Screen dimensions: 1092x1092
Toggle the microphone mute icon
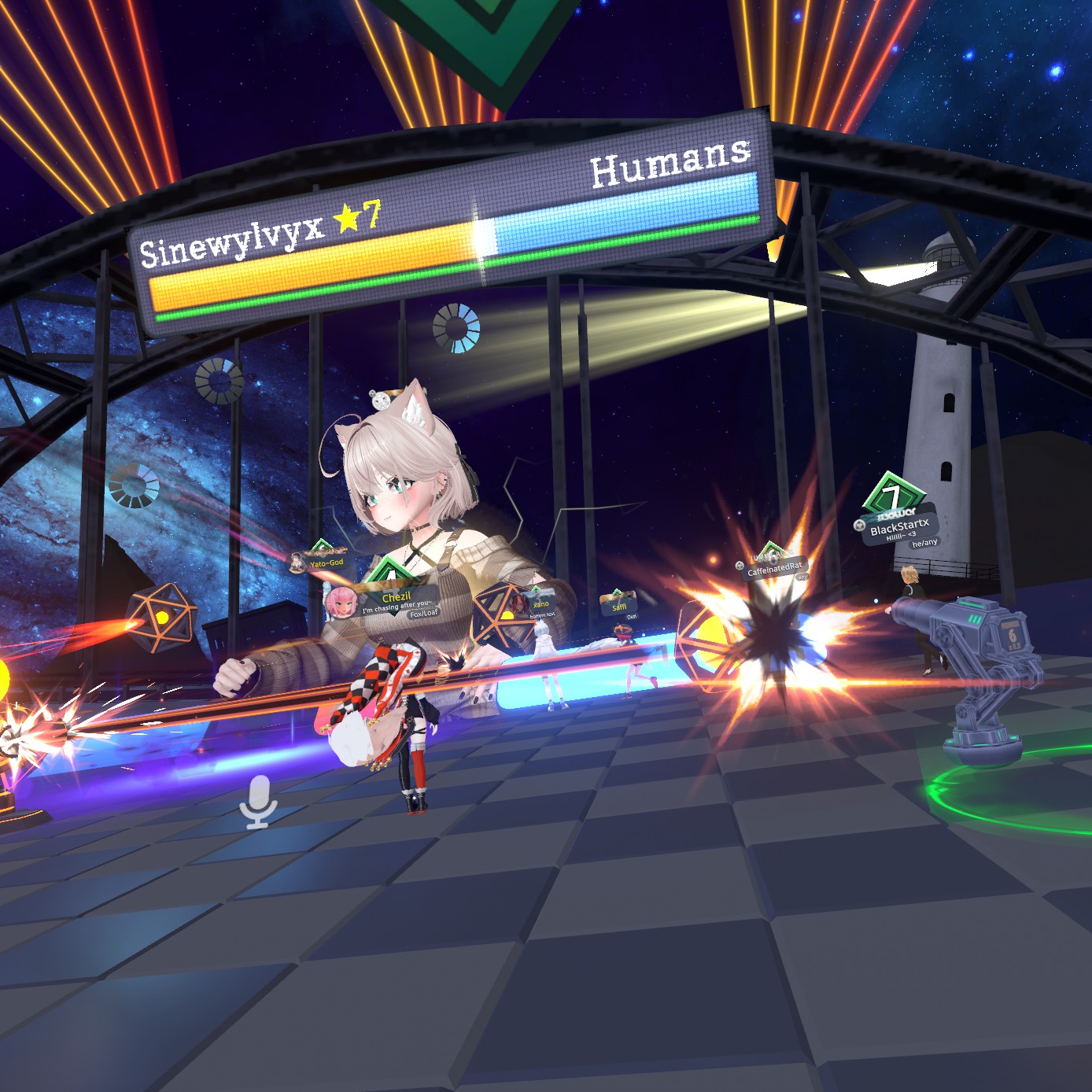click(258, 801)
